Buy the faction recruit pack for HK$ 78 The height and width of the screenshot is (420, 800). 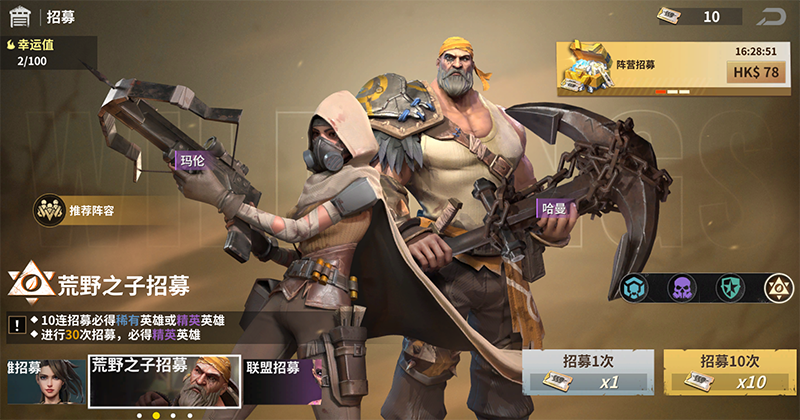[x=756, y=72]
